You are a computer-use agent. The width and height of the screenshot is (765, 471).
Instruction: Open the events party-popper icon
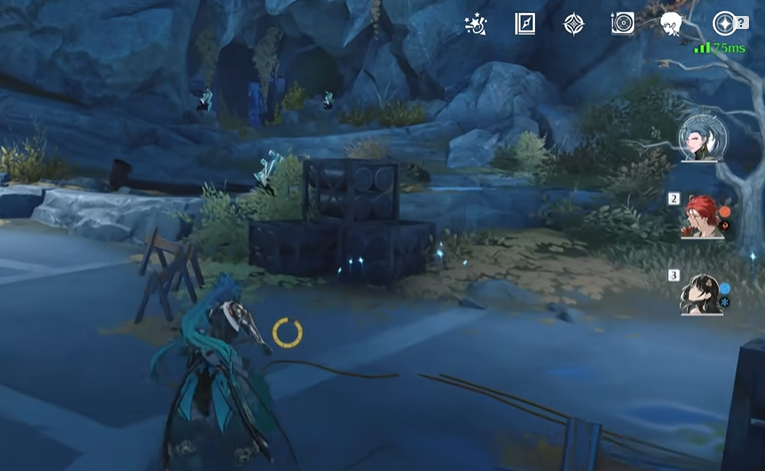click(476, 24)
